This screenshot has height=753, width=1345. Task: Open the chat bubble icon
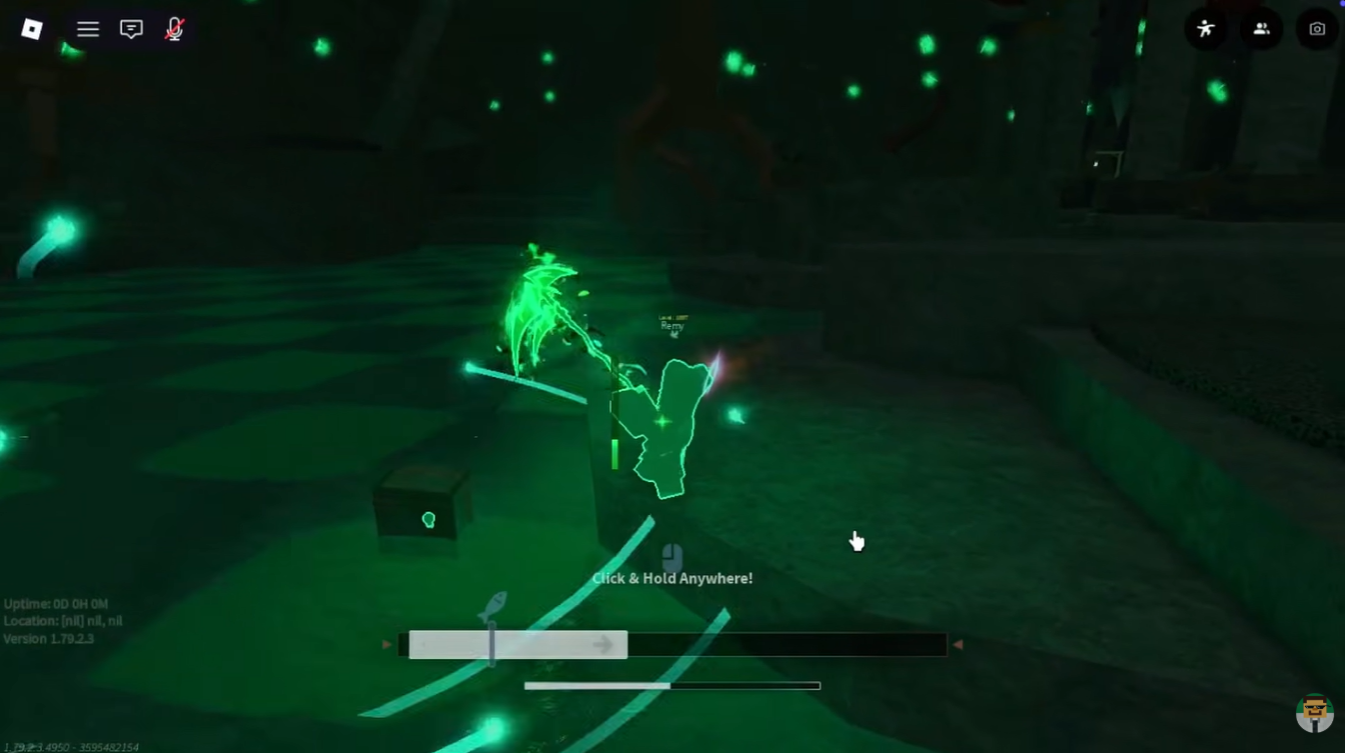tap(130, 29)
